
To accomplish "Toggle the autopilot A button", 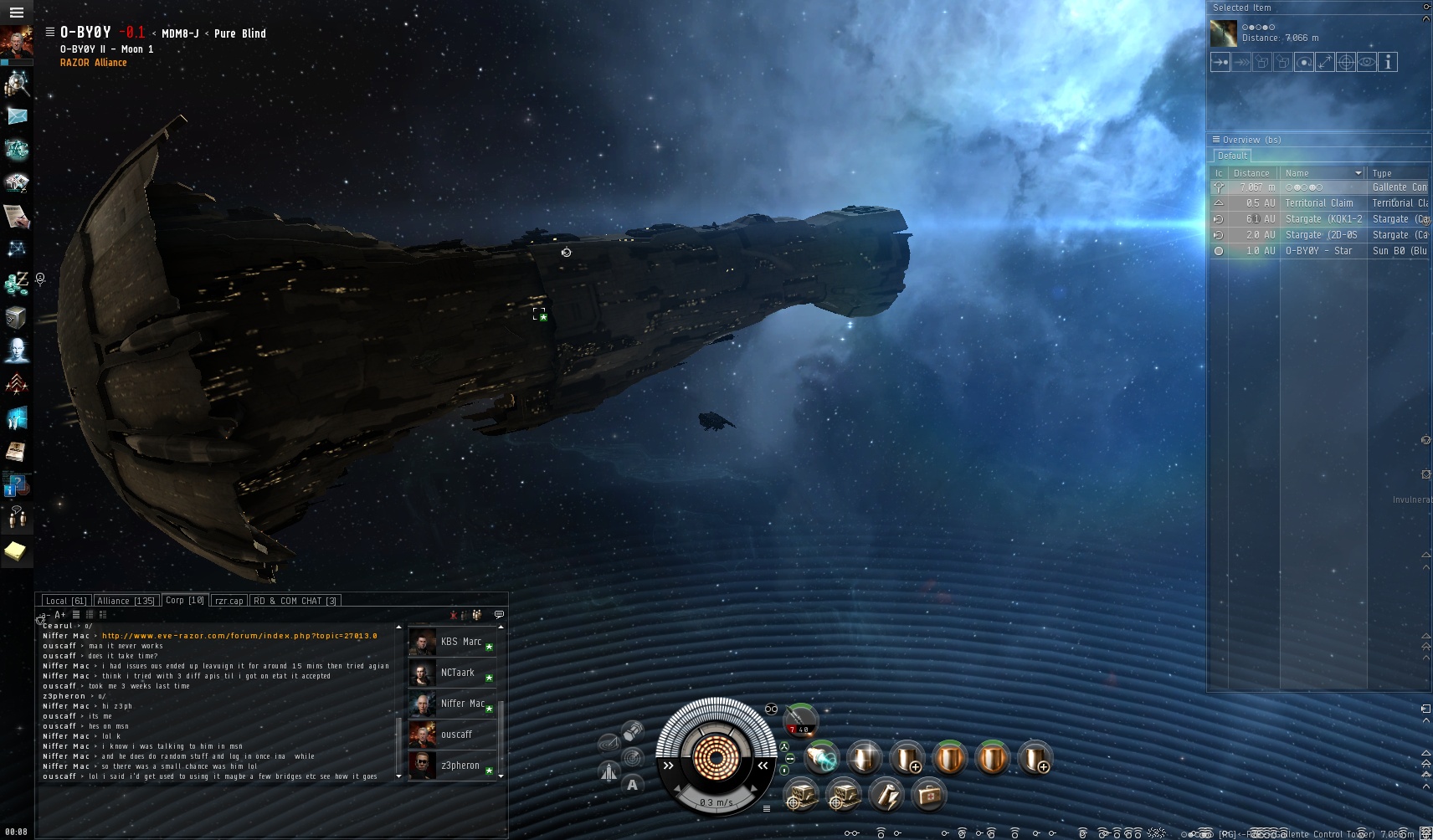I will point(632,785).
